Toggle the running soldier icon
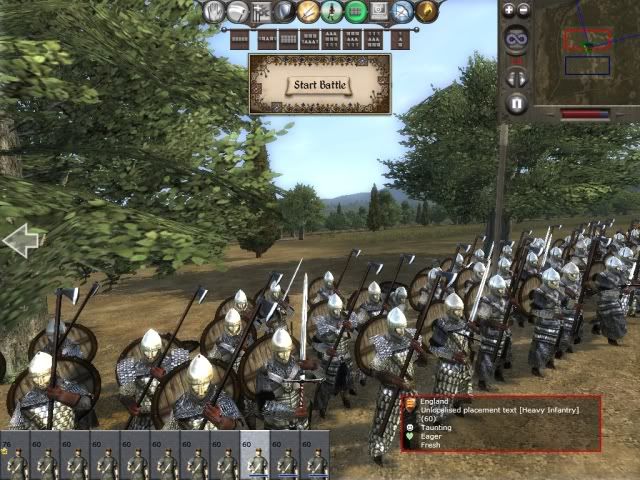The image size is (640, 480). tap(332, 11)
